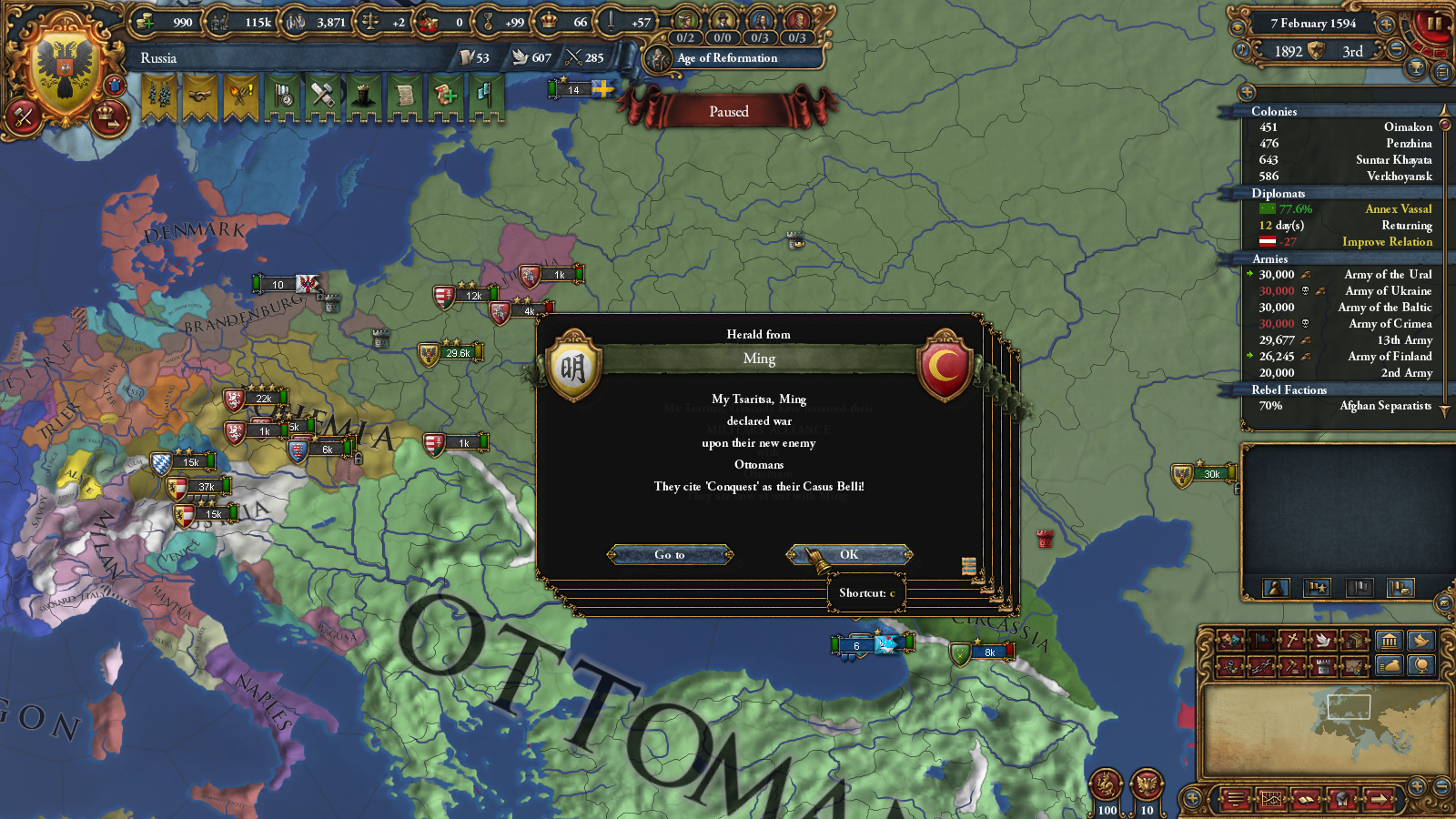Toggle the diplomatic dove mapmode
Viewport: 1456px width, 819px height.
(1323, 639)
